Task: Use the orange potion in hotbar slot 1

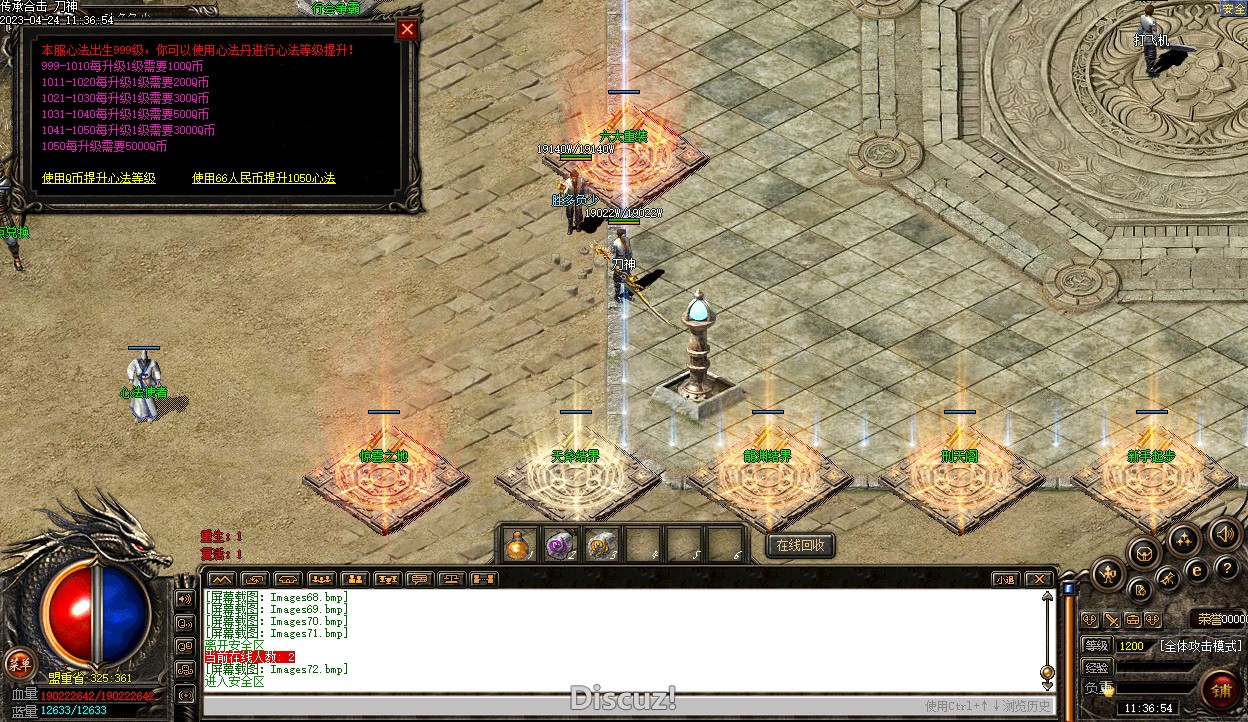Action: pos(517,545)
